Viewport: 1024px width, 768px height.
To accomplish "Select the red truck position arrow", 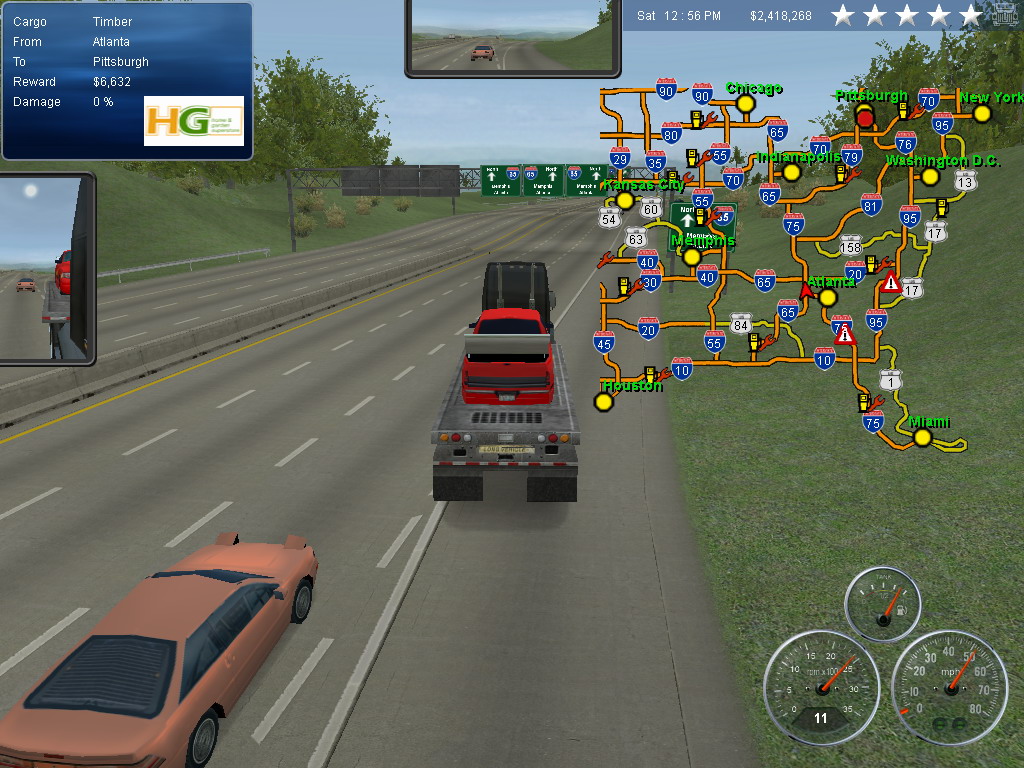I will pyautogui.click(x=806, y=290).
